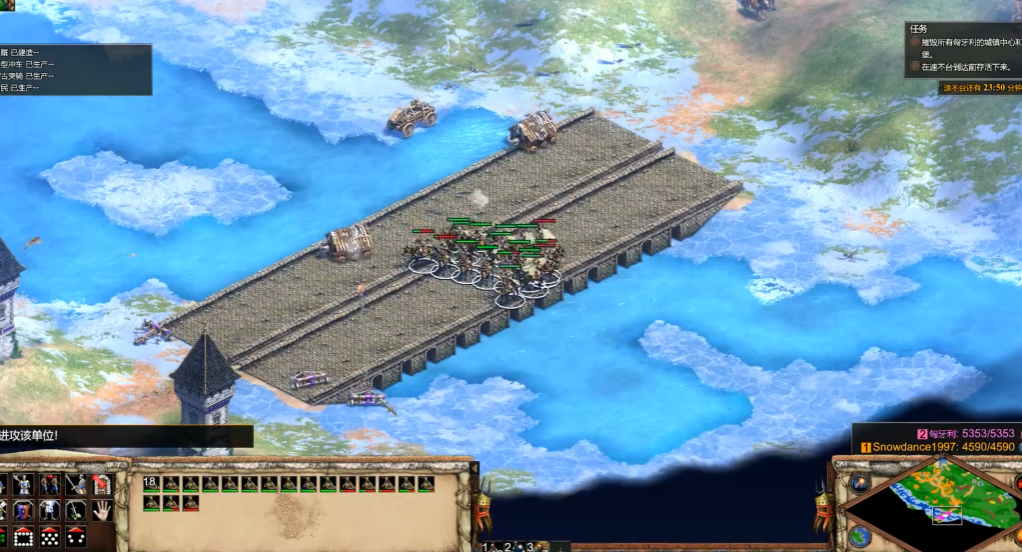
Task: Select control group 2 badge
Action: (x=508, y=546)
